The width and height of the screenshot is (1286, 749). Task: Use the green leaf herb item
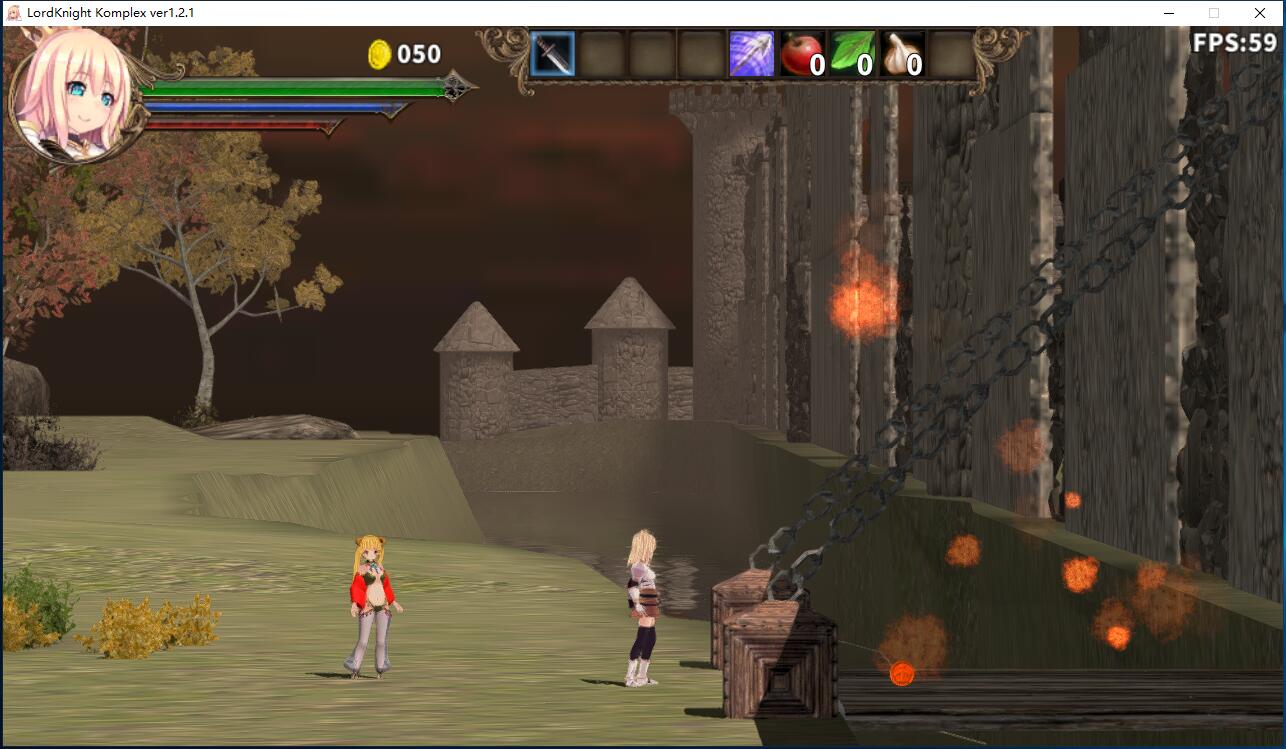coord(852,54)
